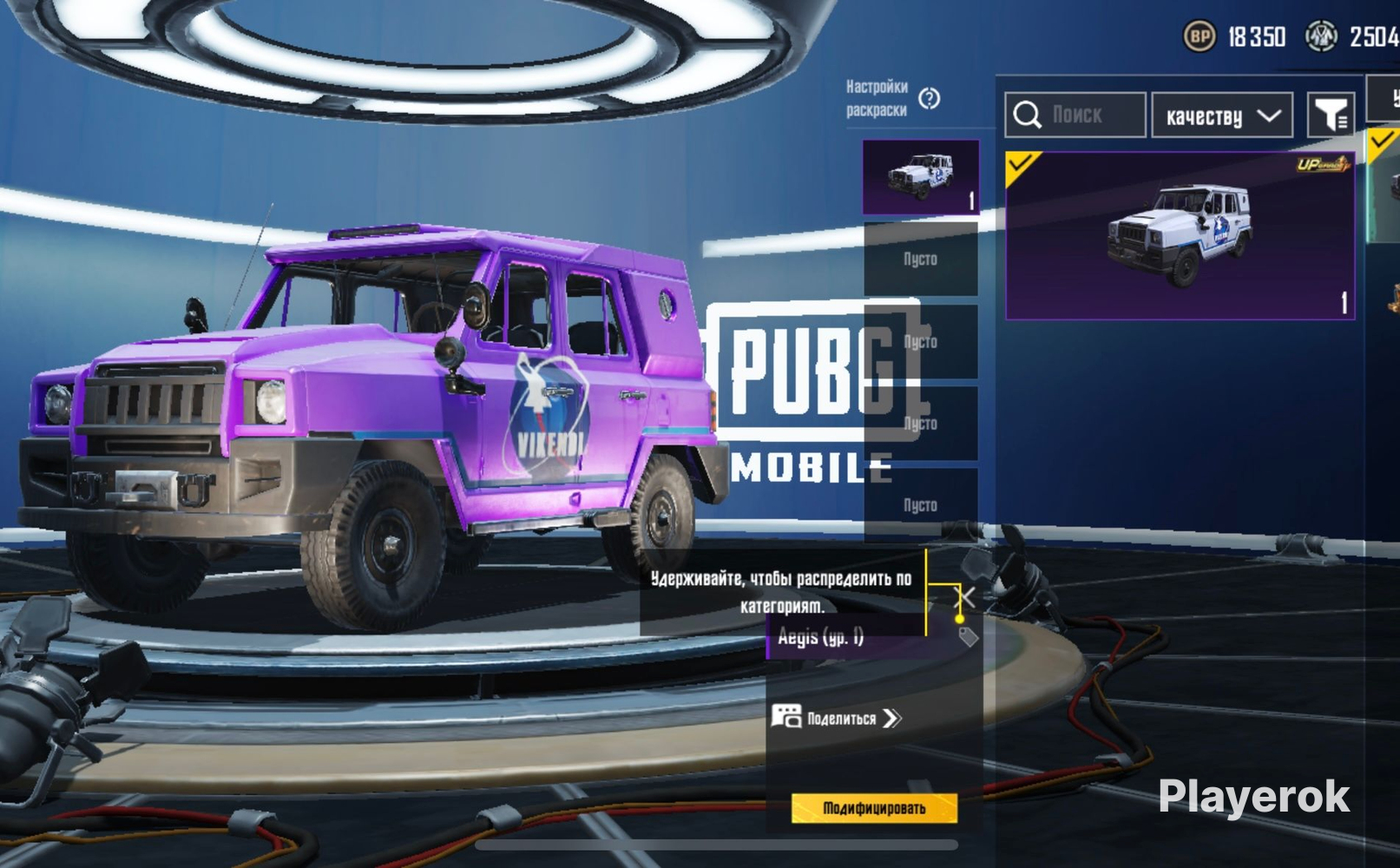Show help for Настройки раскраски

pyautogui.click(x=929, y=98)
